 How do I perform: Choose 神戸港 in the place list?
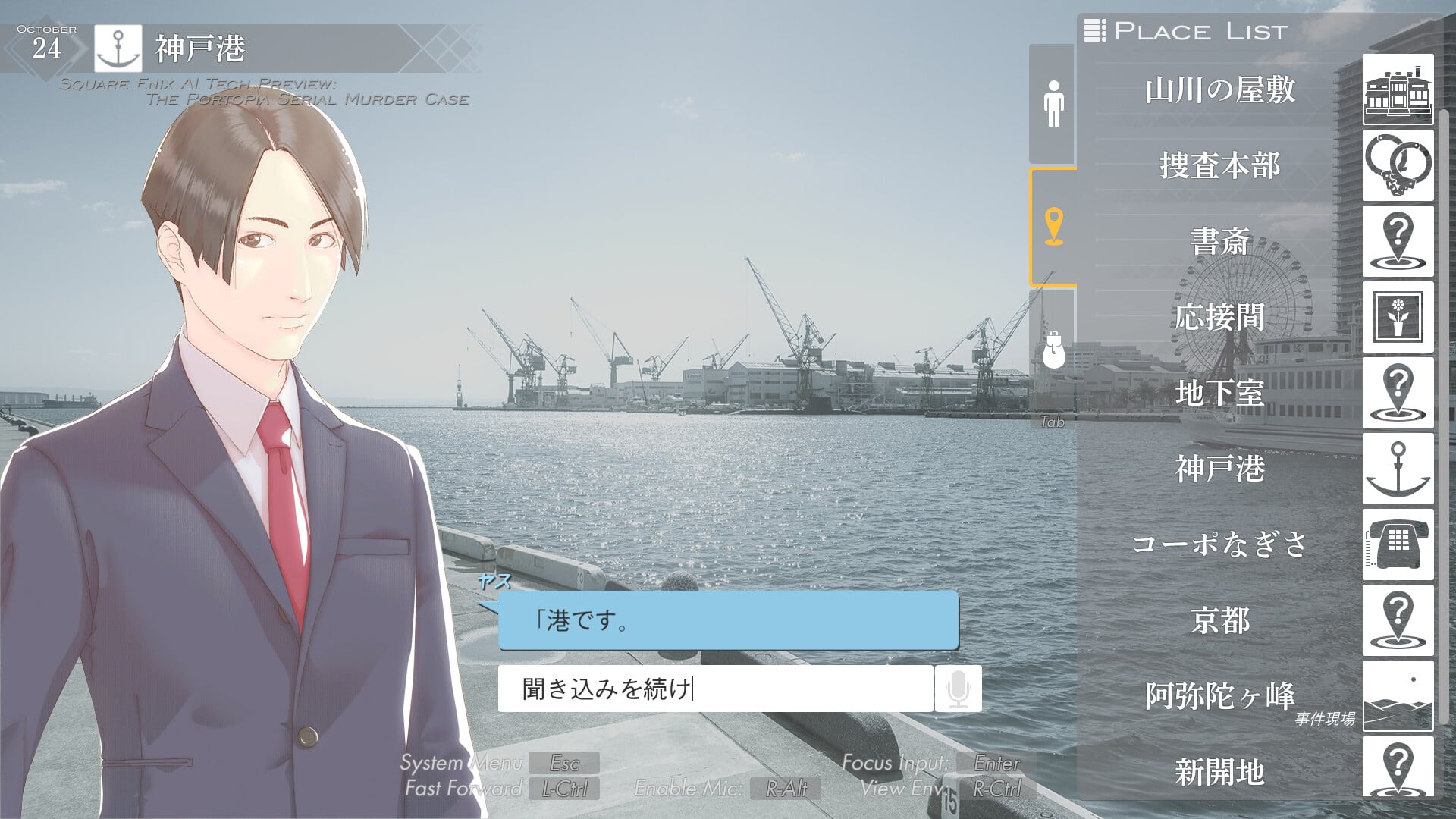(x=1219, y=469)
